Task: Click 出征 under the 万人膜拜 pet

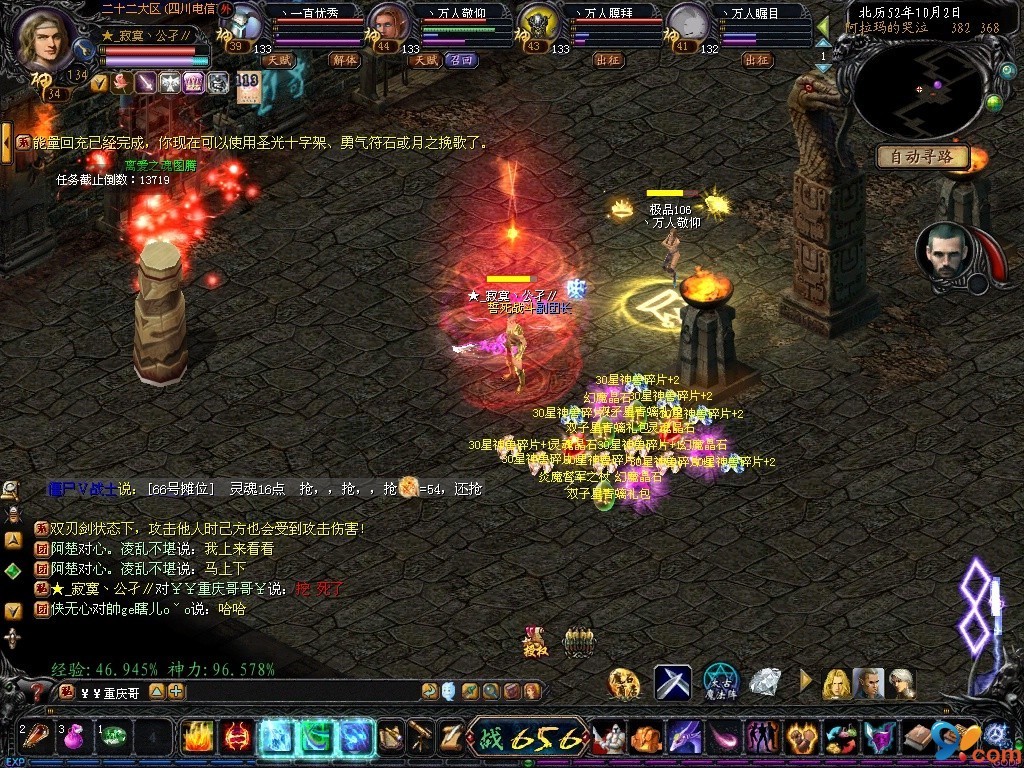Action: click(608, 60)
